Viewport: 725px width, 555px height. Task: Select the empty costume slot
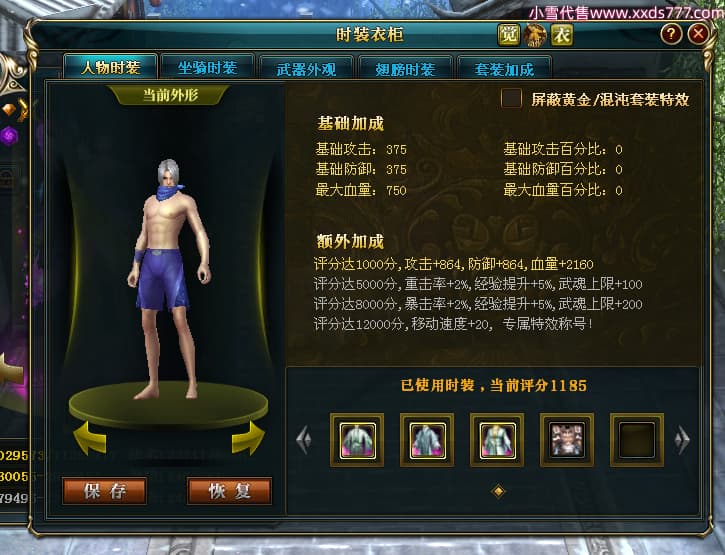(x=636, y=440)
